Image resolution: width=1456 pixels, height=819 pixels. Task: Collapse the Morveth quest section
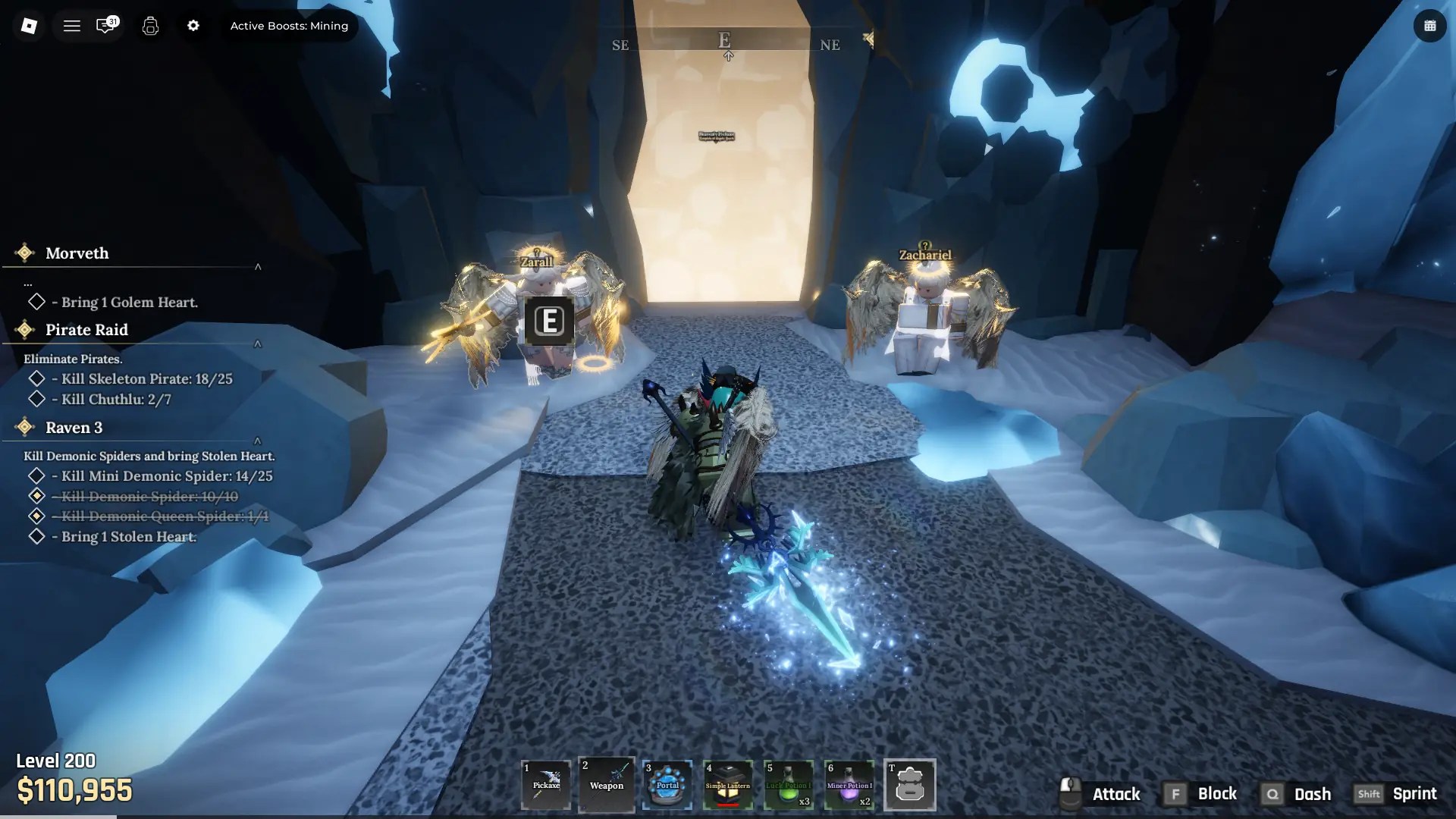click(259, 266)
